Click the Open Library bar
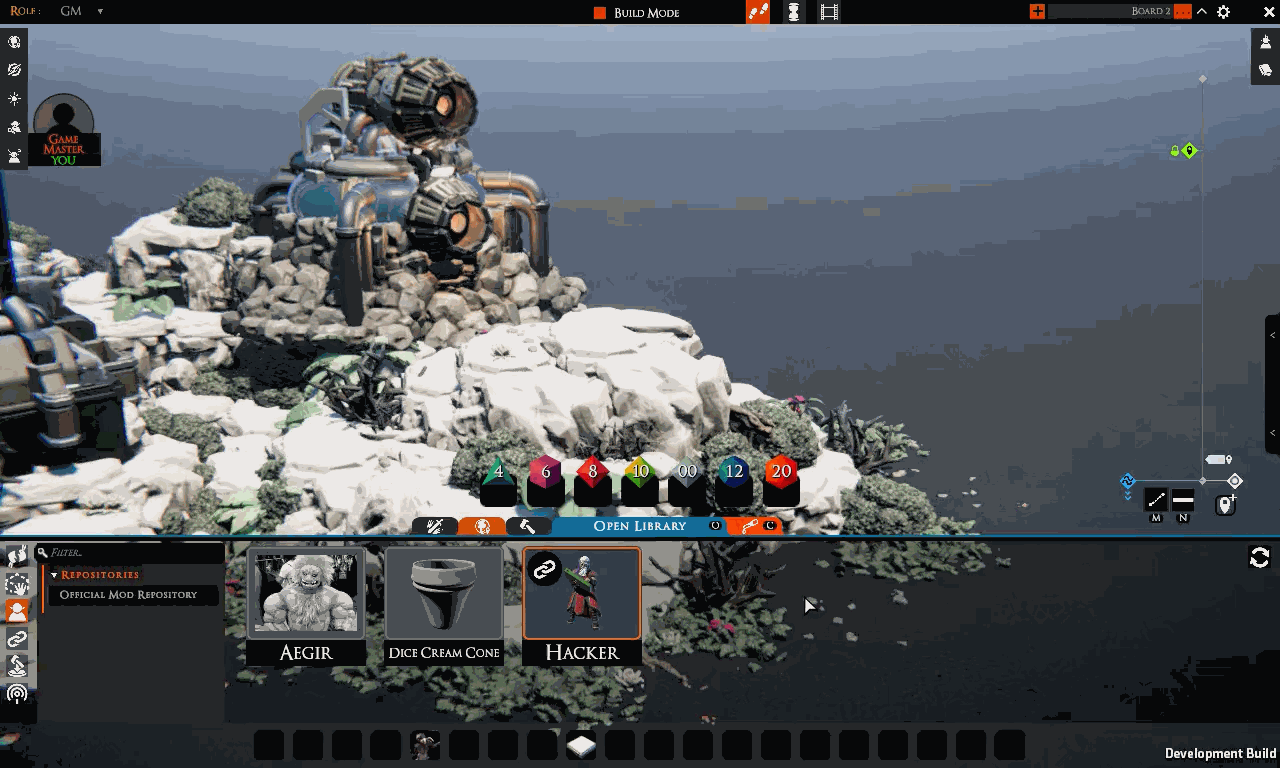Screen dimensions: 1280x768 coord(640,526)
